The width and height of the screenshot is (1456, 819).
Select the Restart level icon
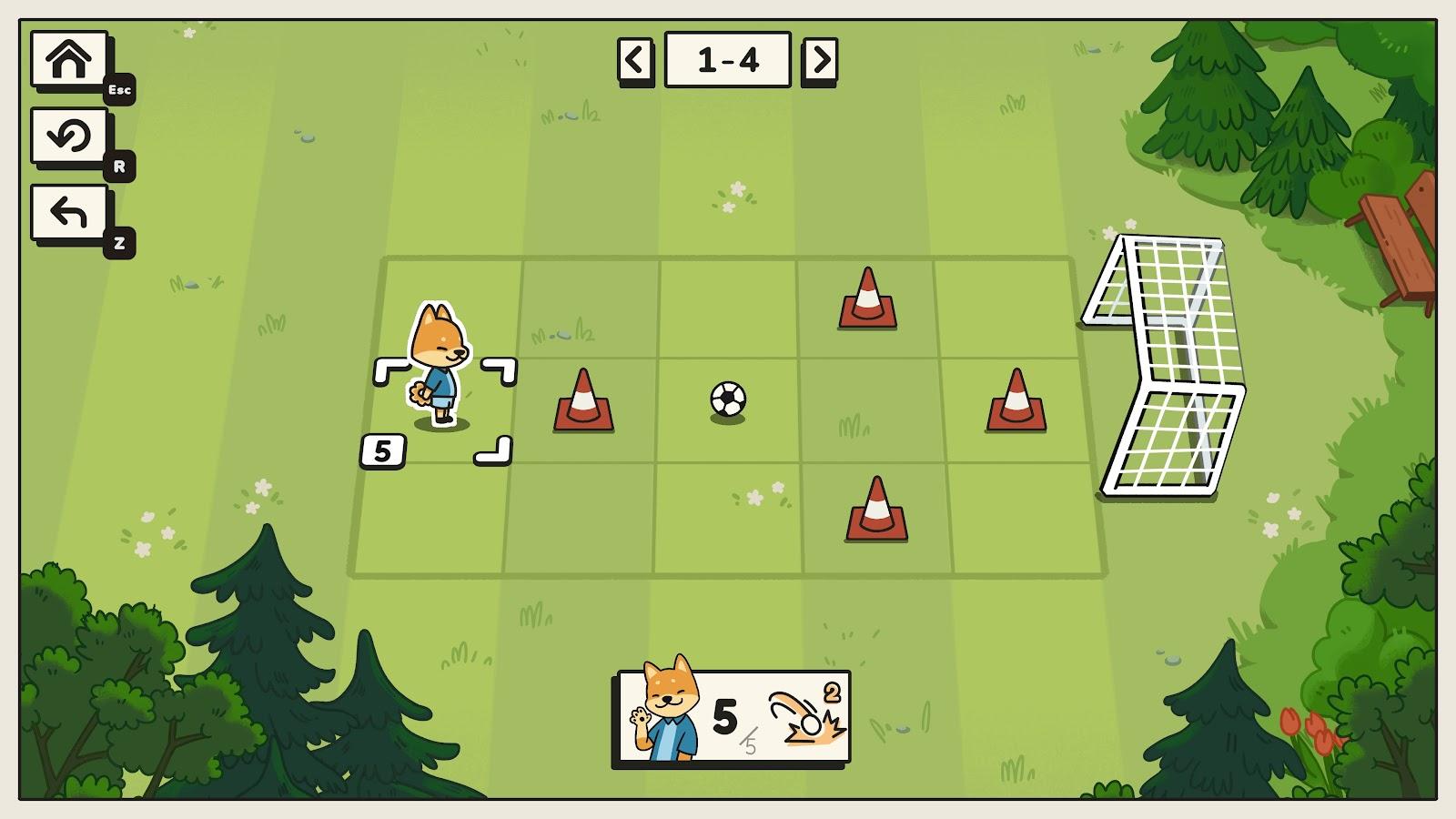(69, 135)
